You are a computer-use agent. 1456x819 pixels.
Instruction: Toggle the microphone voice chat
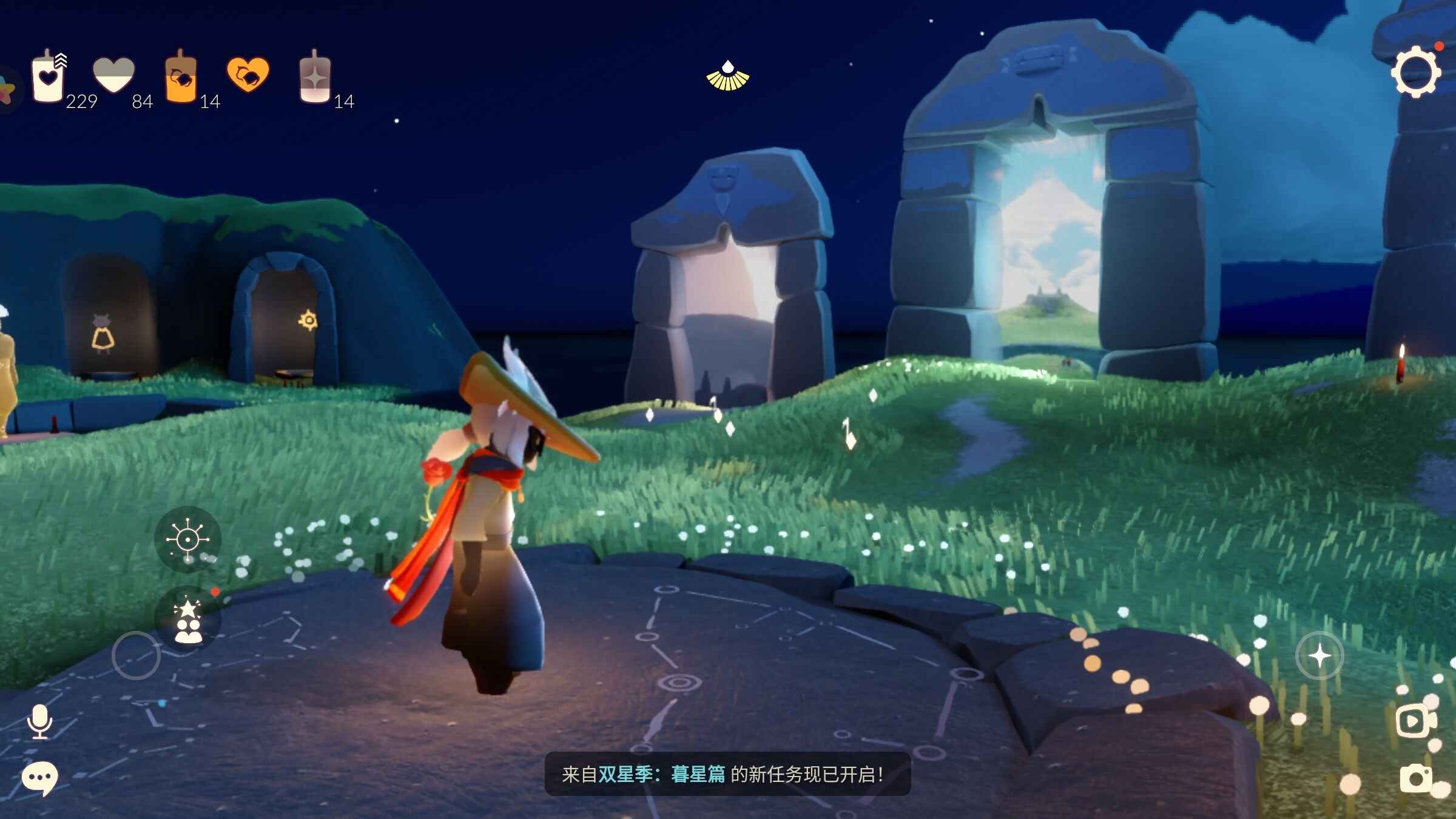pyautogui.click(x=40, y=721)
